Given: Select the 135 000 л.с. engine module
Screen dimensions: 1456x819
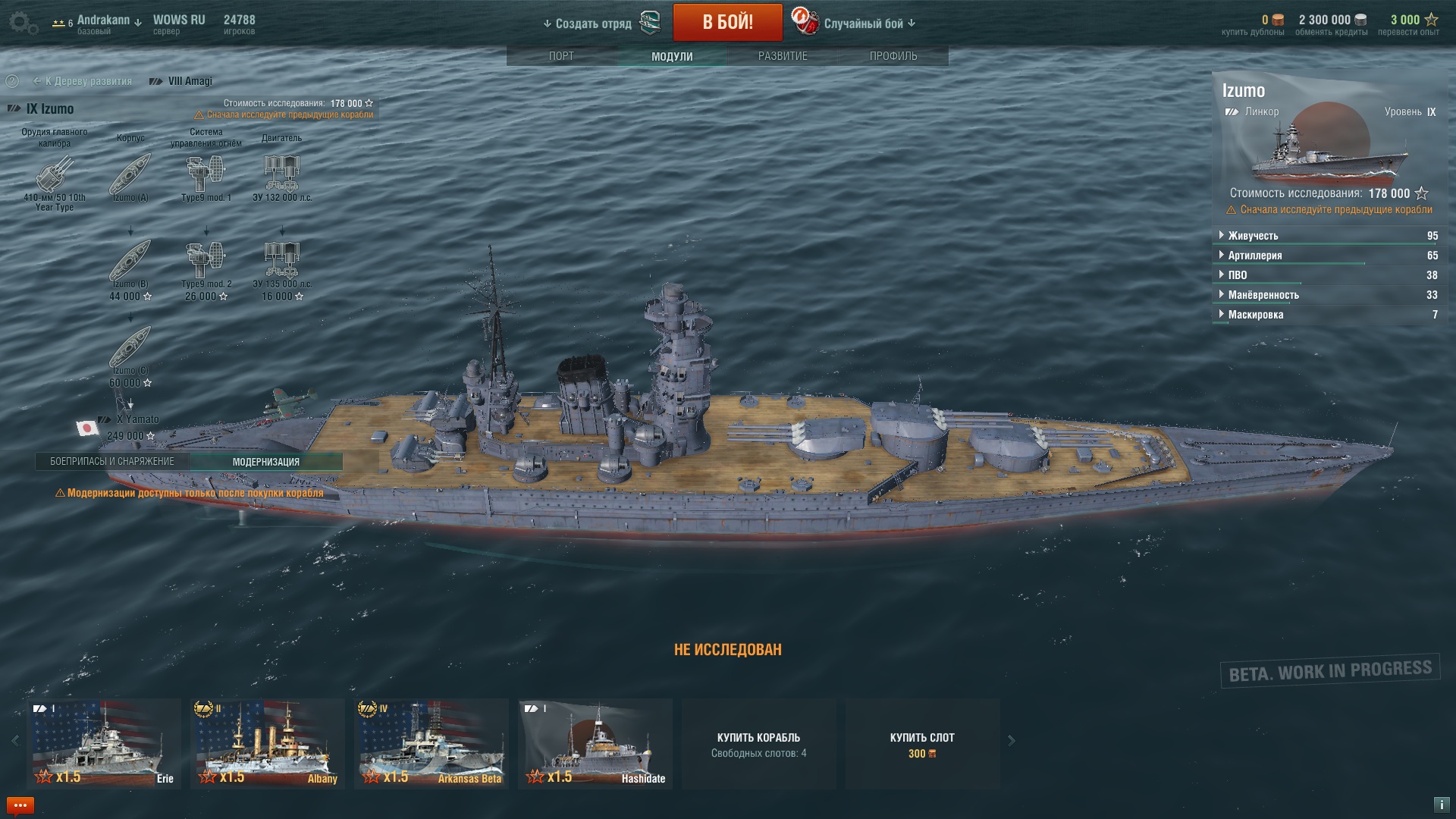Looking at the screenshot, I should coord(282,262).
